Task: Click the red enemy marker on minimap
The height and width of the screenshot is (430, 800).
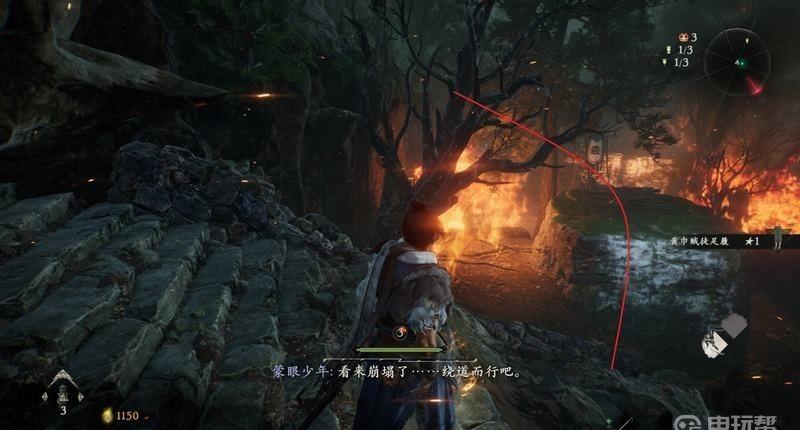Action: click(757, 86)
